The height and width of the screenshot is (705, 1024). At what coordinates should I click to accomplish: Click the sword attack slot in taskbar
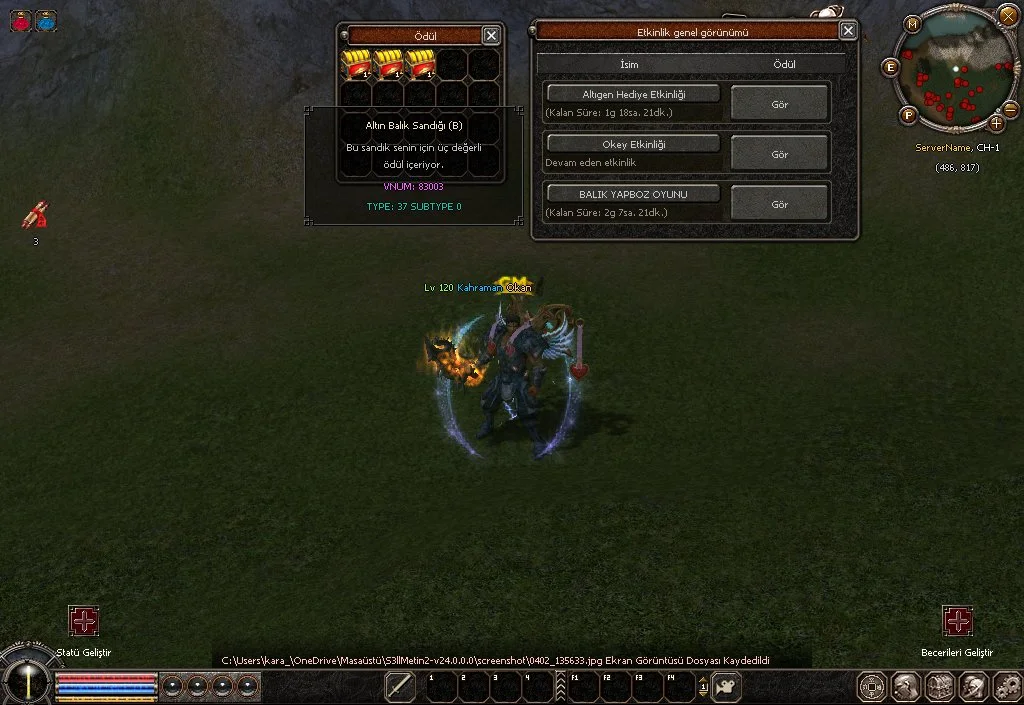click(400, 686)
